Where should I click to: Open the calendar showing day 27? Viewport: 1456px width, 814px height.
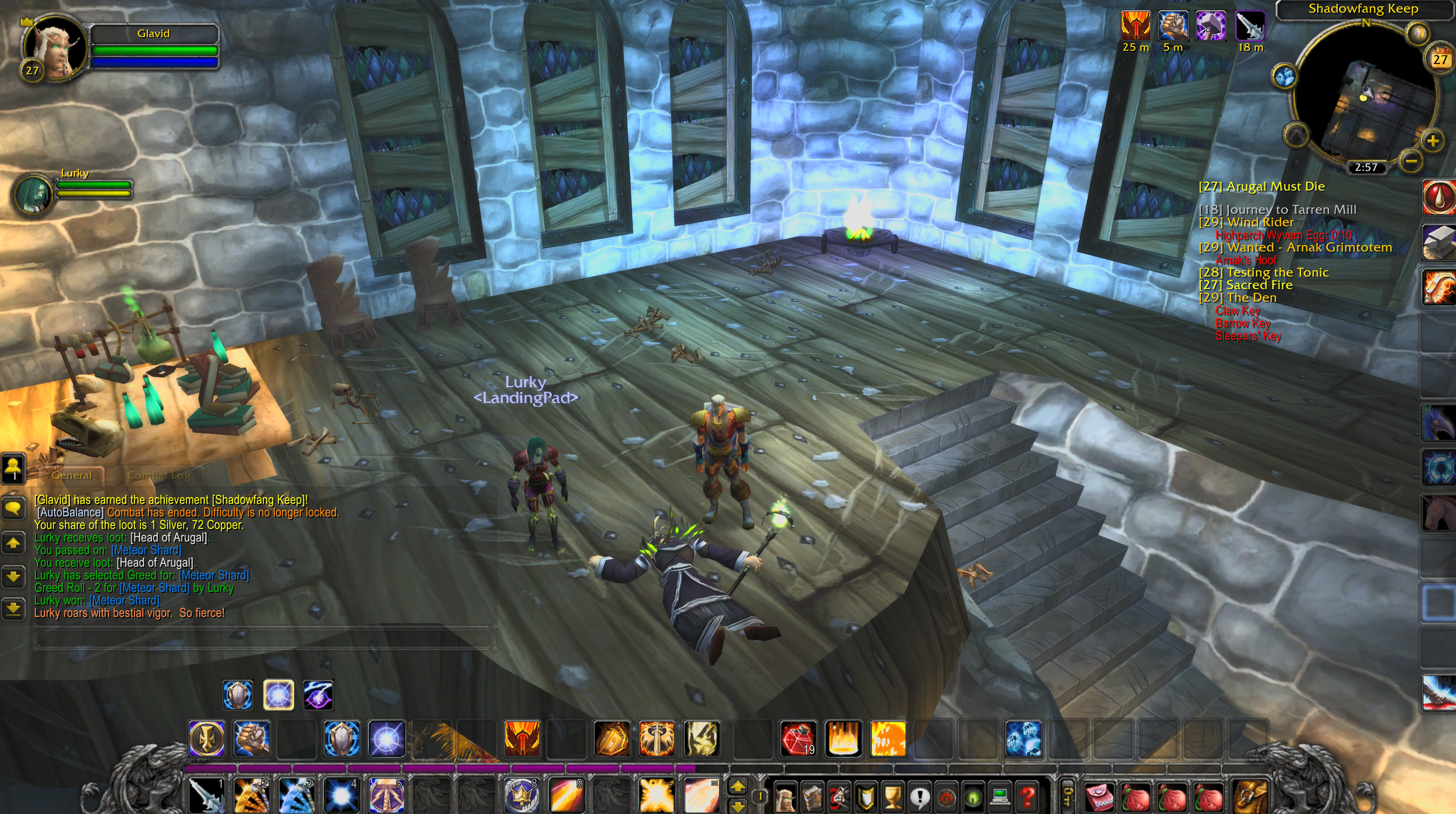pos(1440,59)
